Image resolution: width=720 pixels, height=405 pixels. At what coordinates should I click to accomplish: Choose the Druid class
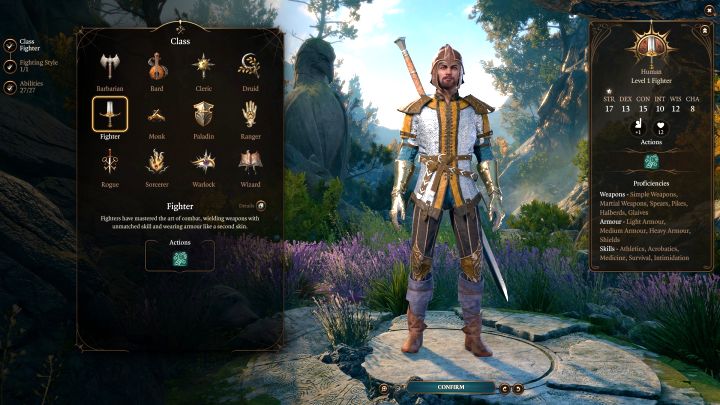pyautogui.click(x=249, y=66)
